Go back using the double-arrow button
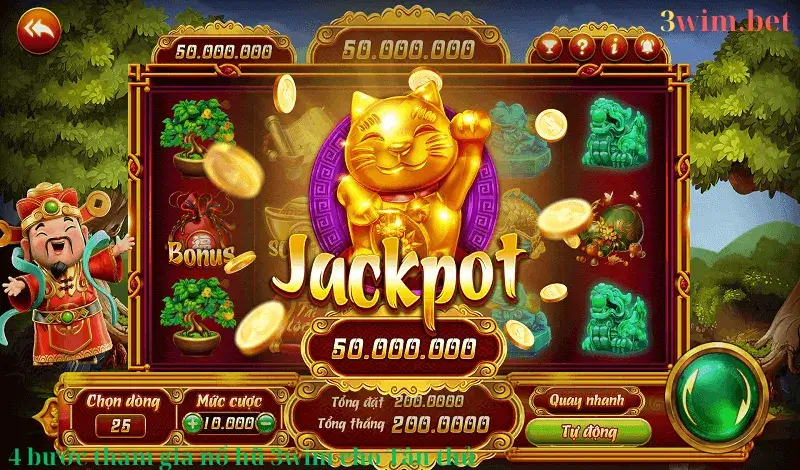Viewport: 800px width, 470px height. pos(41,29)
